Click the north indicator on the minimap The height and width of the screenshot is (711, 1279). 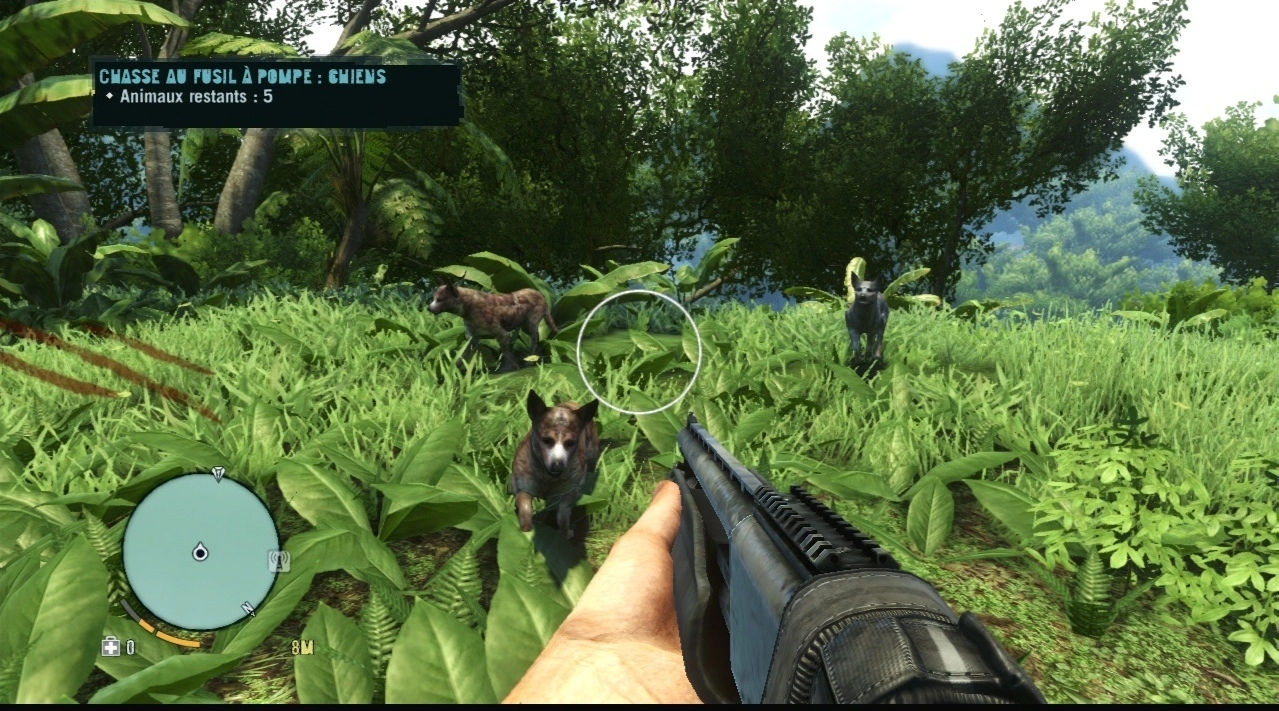point(247,608)
